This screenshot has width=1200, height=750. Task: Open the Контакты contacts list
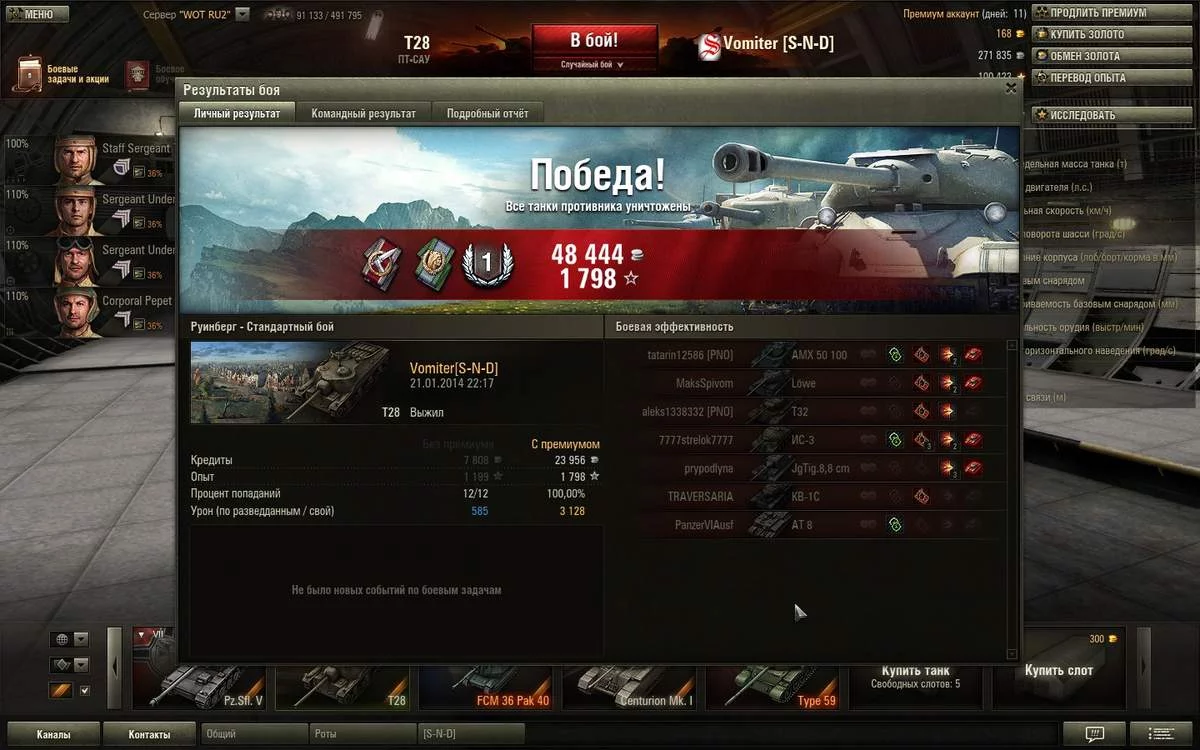coord(149,735)
